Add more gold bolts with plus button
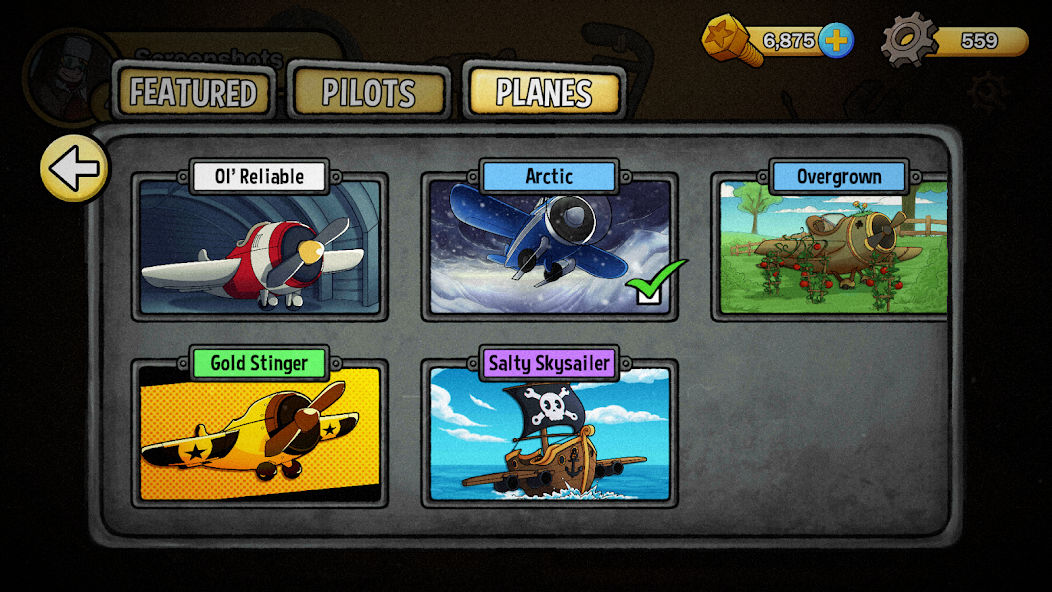This screenshot has width=1052, height=592. pyautogui.click(x=836, y=40)
